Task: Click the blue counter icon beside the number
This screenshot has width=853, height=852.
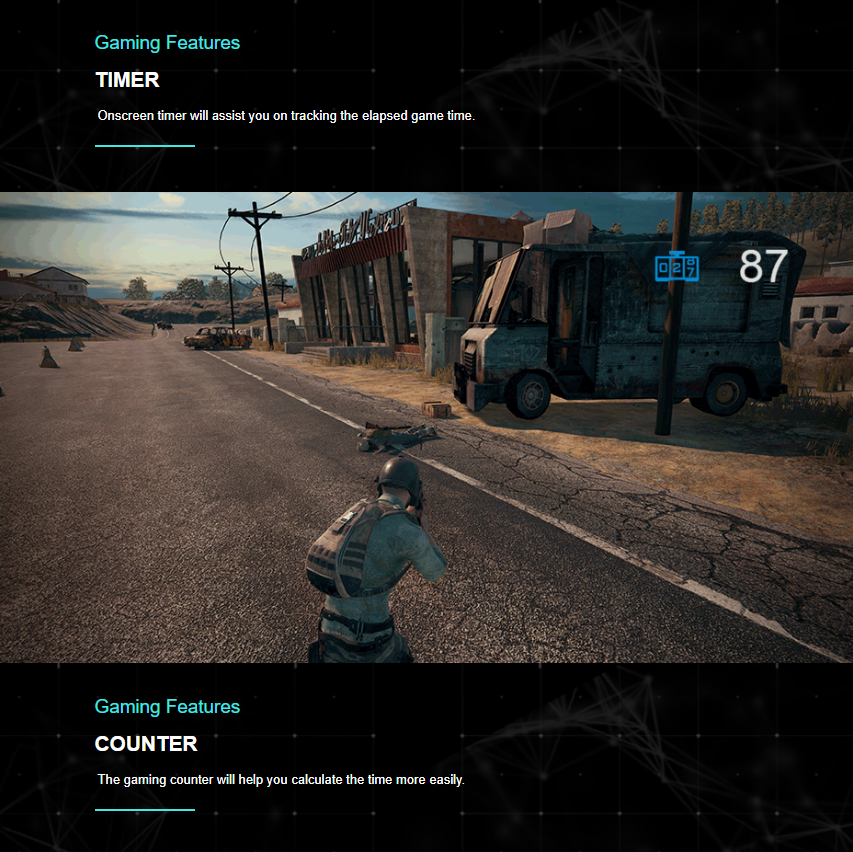Action: tap(676, 267)
